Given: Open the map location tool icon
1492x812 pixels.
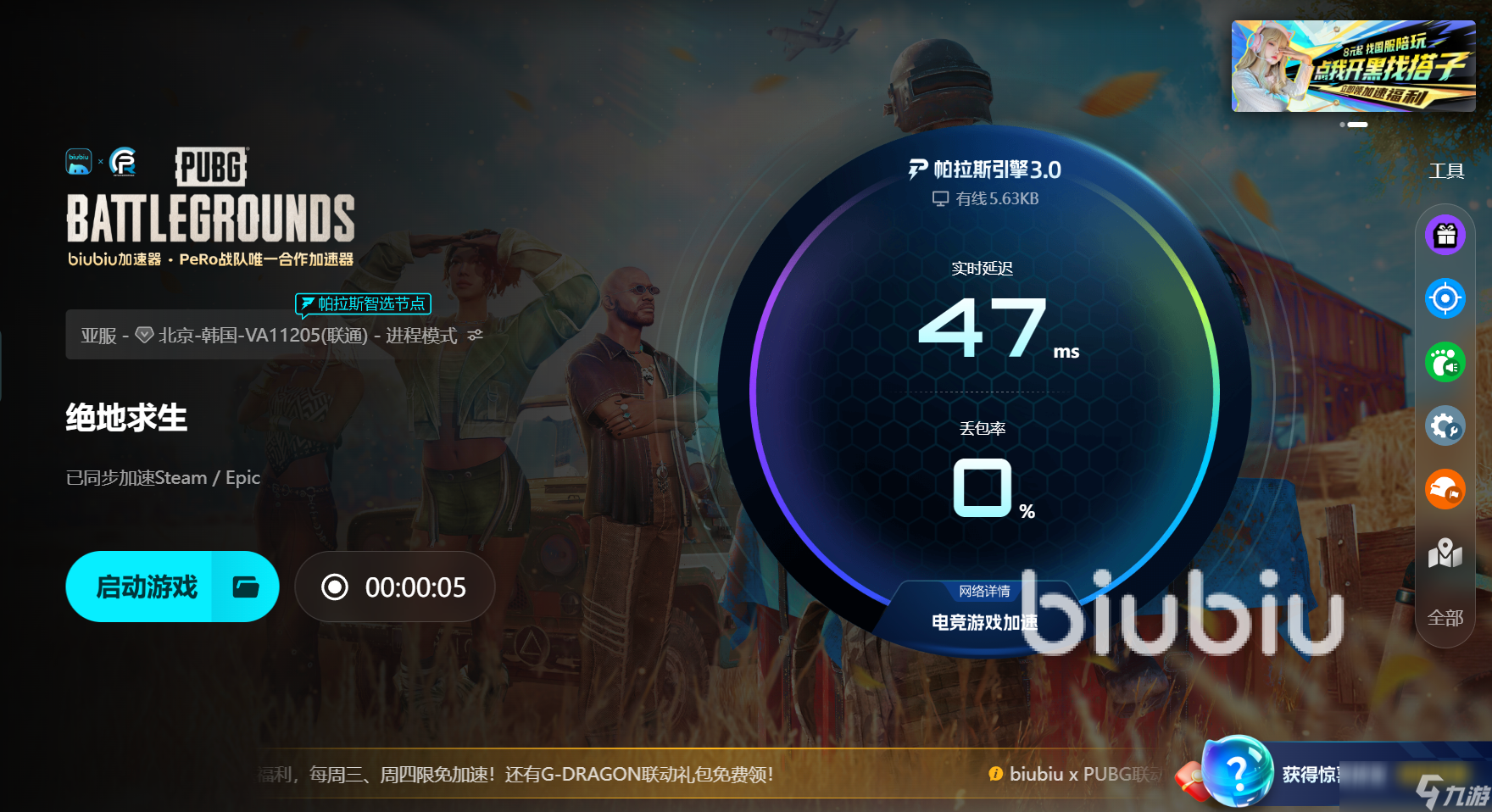Looking at the screenshot, I should [x=1445, y=554].
